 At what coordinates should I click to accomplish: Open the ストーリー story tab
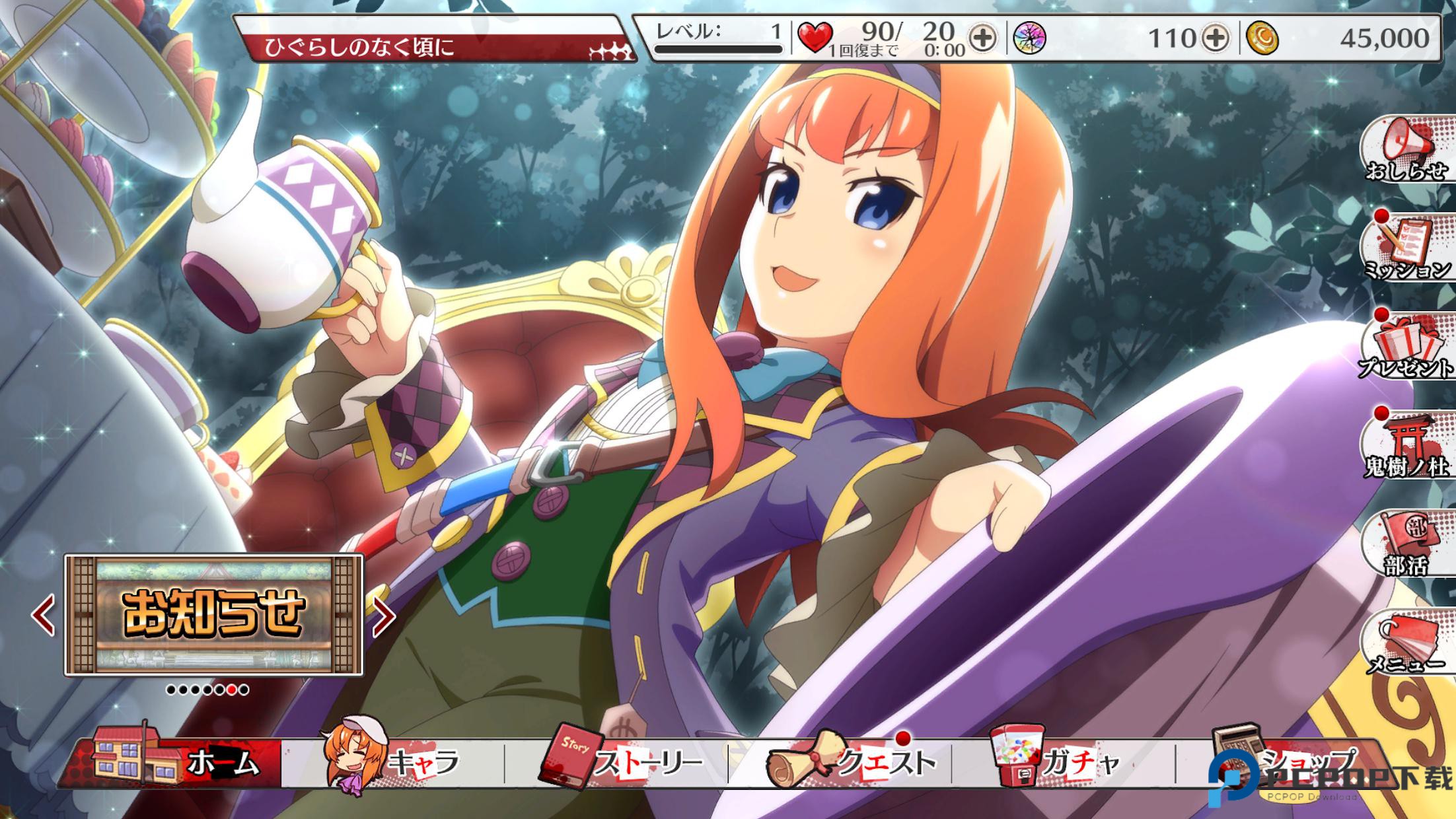(621, 764)
